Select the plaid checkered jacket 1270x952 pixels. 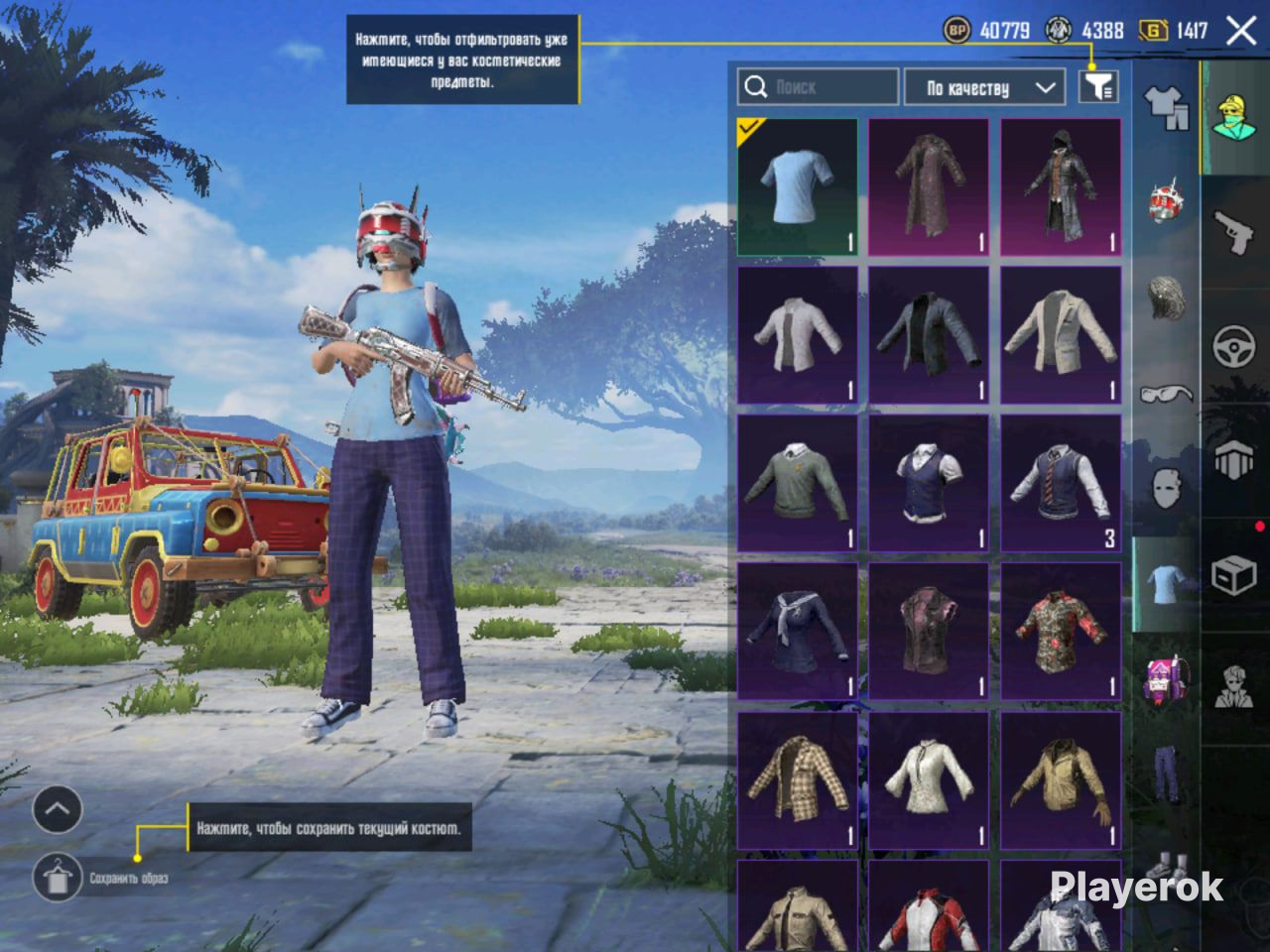797,779
